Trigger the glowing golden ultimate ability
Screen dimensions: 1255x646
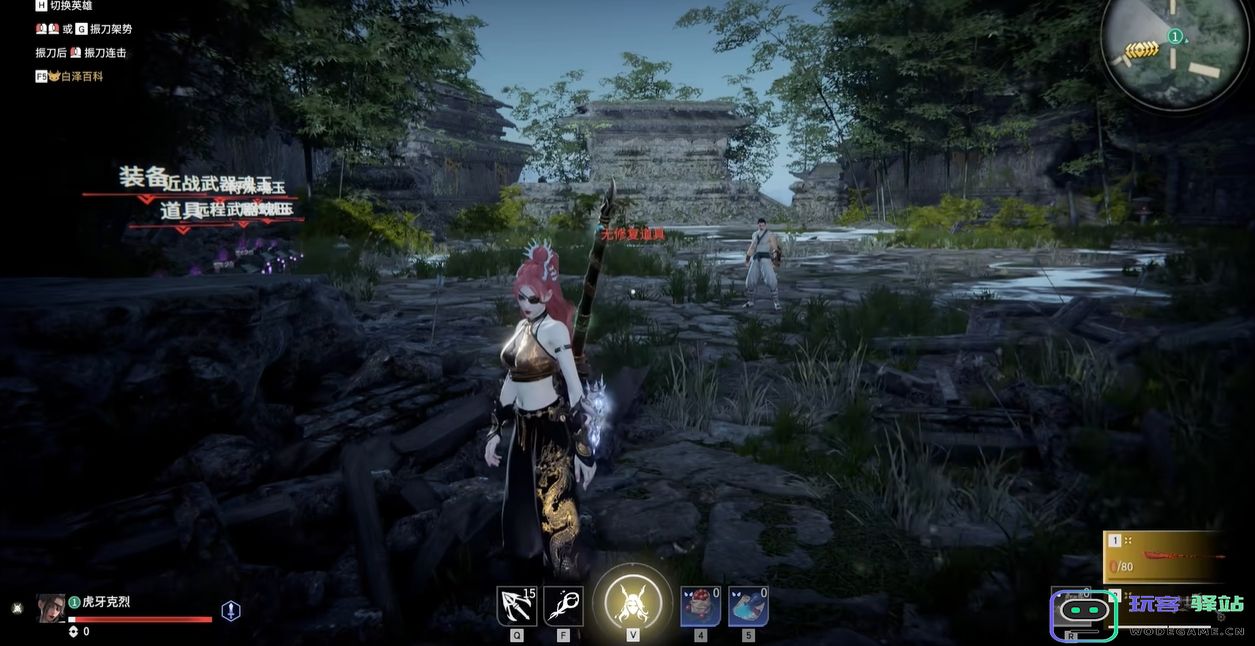[632, 604]
